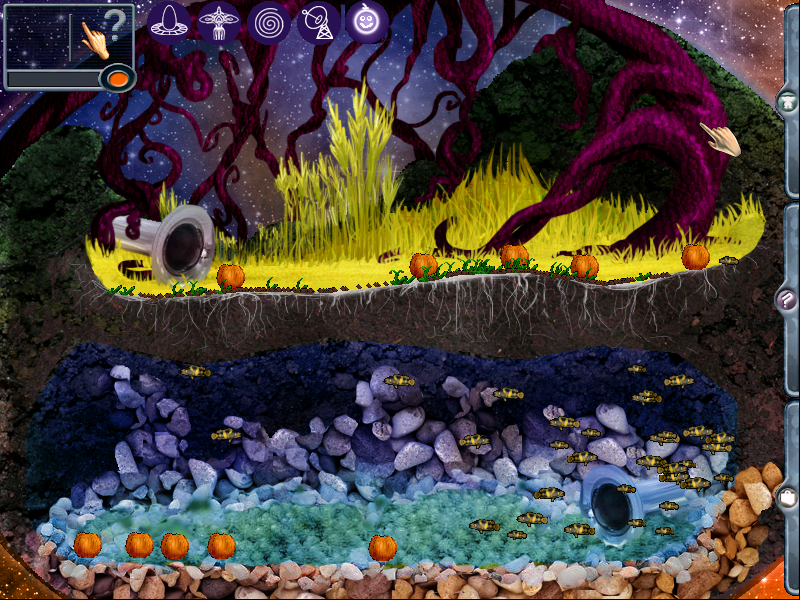This screenshot has height=600, width=800.
Task: Click the orange button on the top-left panel
Action: 119,77
